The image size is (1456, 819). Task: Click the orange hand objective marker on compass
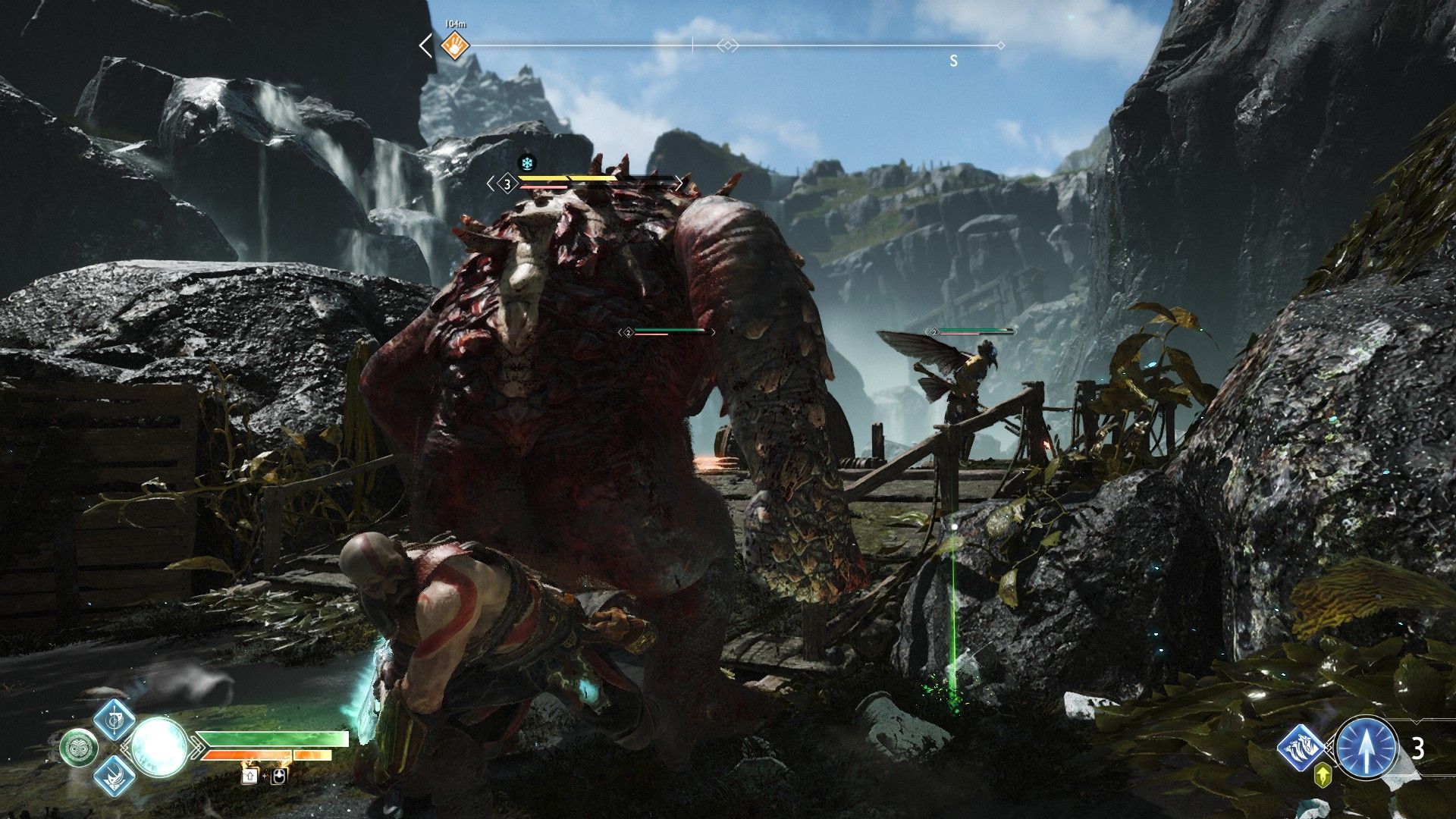(x=455, y=45)
